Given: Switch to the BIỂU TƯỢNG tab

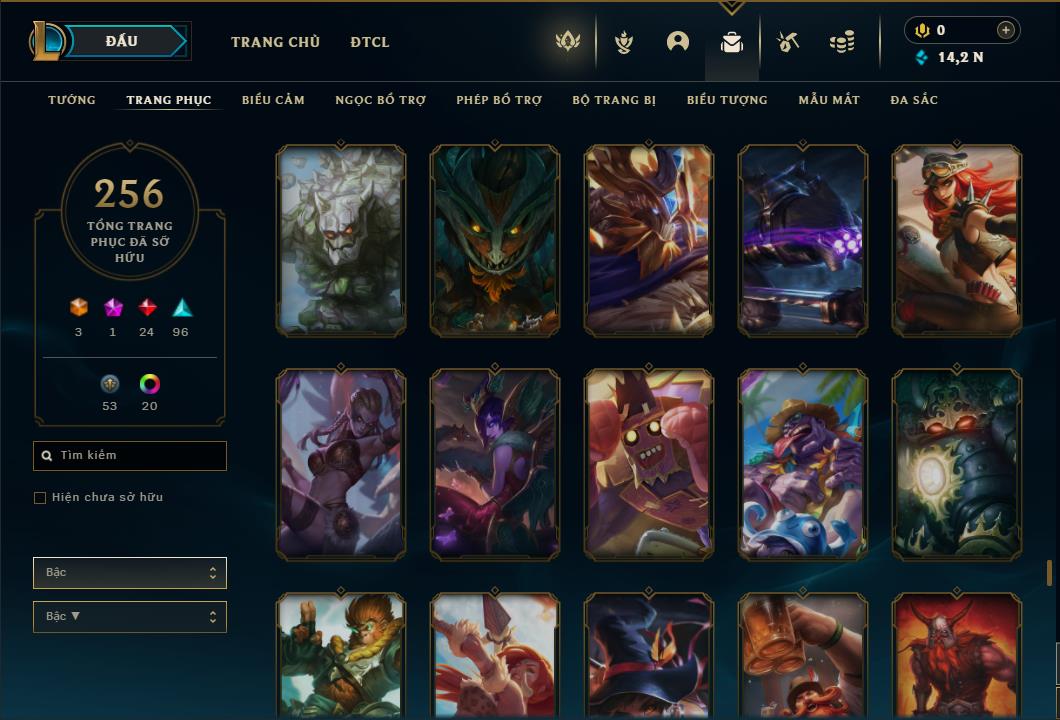Looking at the screenshot, I should pyautogui.click(x=727, y=100).
